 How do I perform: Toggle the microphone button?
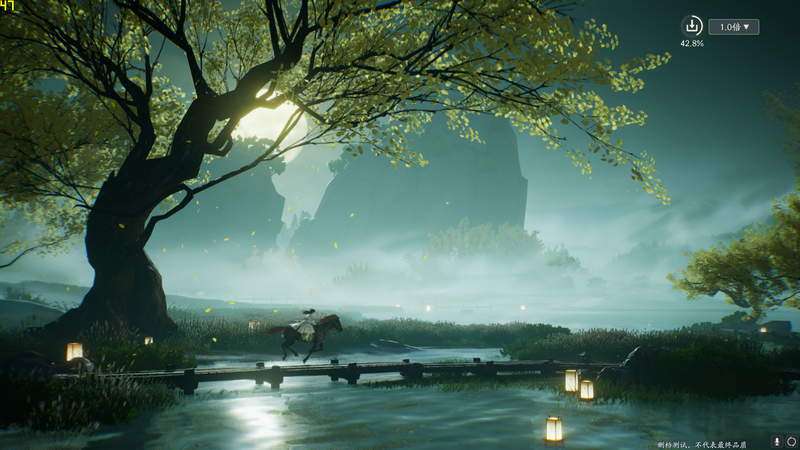point(776,441)
